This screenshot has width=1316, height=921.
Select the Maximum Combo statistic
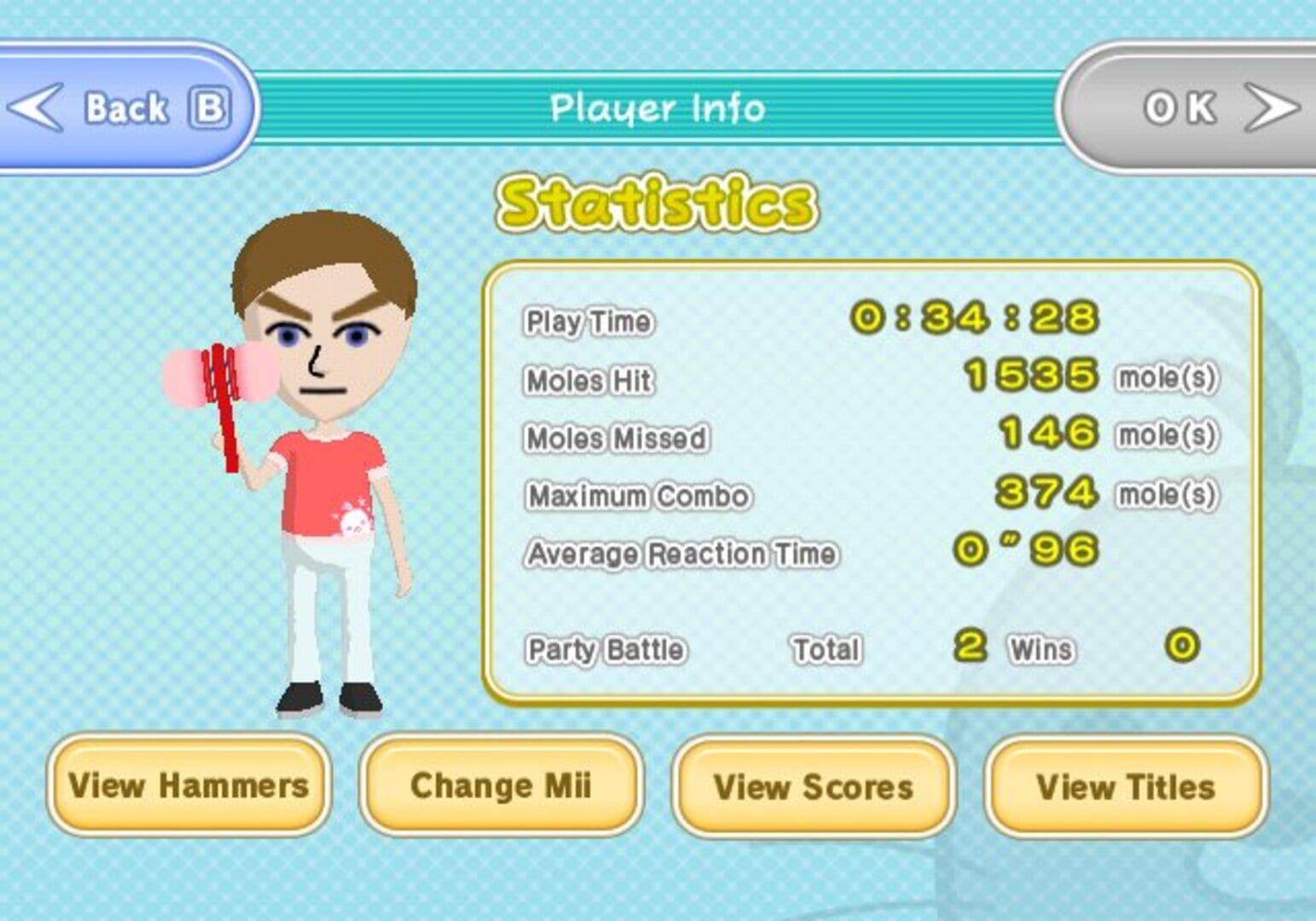click(x=638, y=495)
